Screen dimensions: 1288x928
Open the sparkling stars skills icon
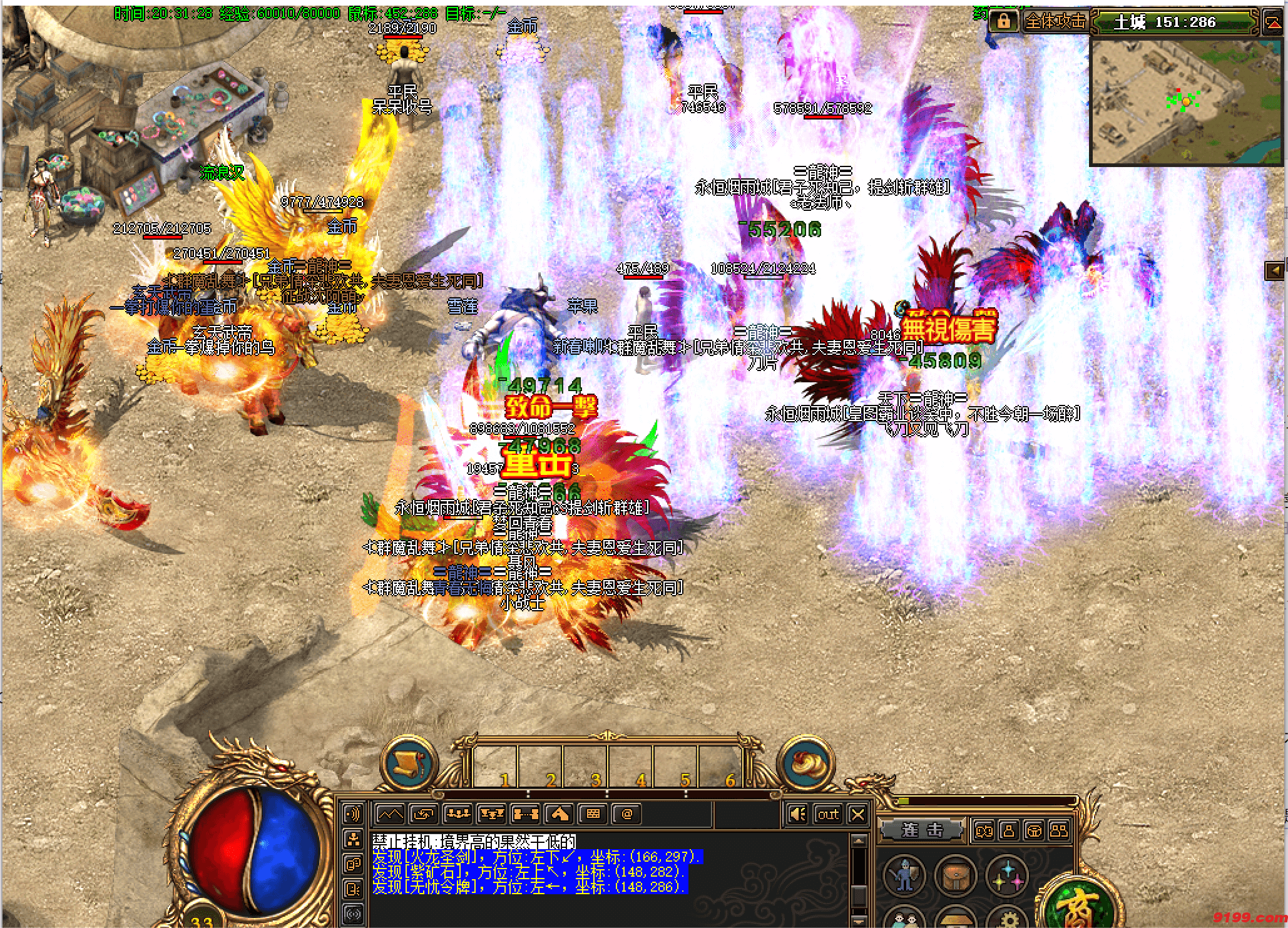click(x=1007, y=875)
